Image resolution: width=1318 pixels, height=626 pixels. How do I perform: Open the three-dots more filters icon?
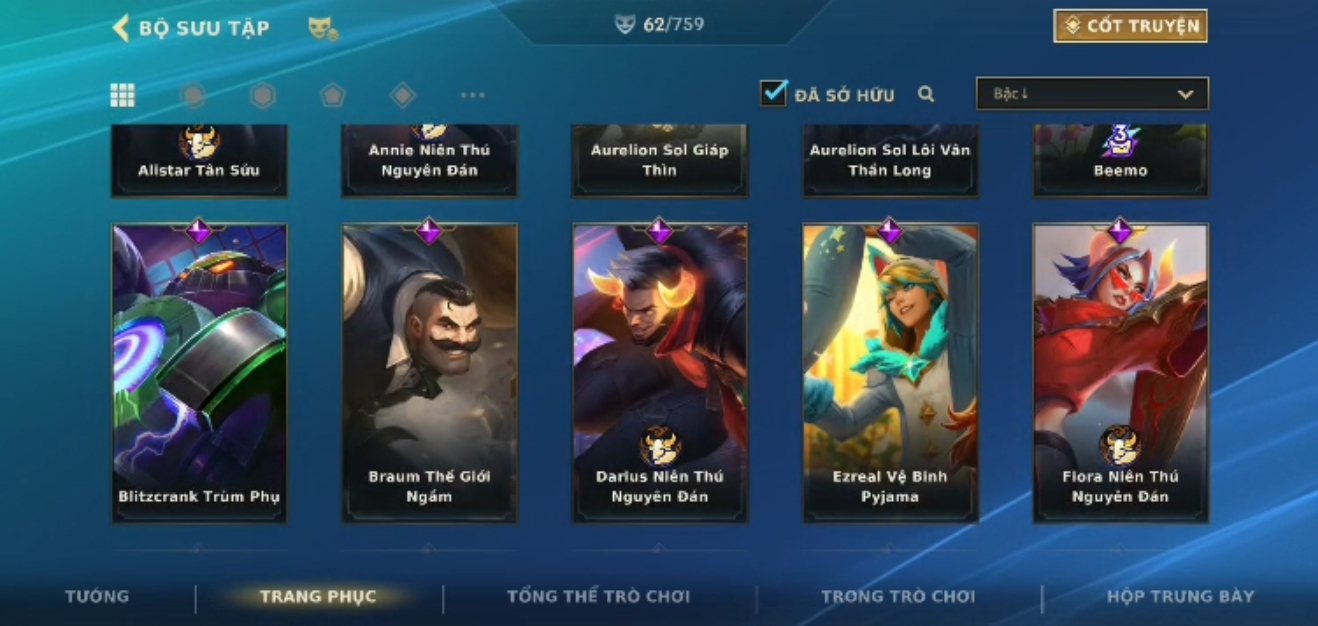pos(472,95)
